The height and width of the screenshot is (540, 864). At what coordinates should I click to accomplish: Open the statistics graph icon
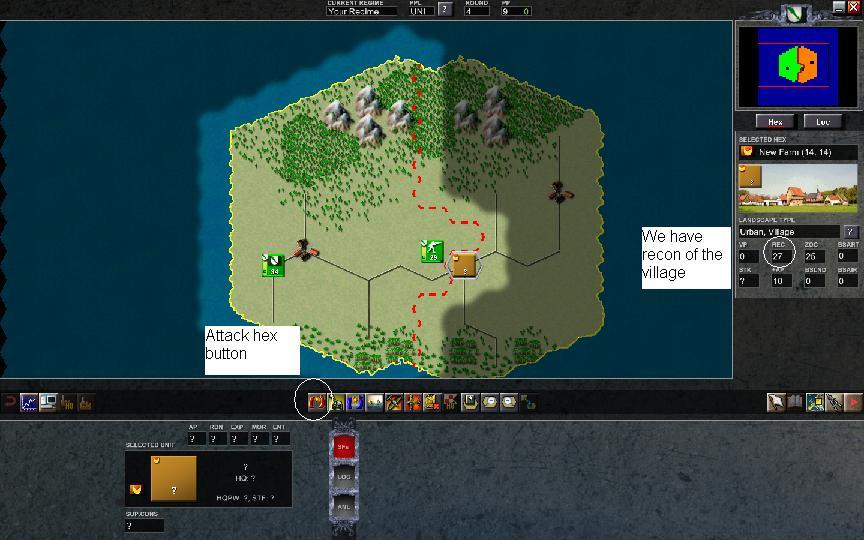coord(29,402)
